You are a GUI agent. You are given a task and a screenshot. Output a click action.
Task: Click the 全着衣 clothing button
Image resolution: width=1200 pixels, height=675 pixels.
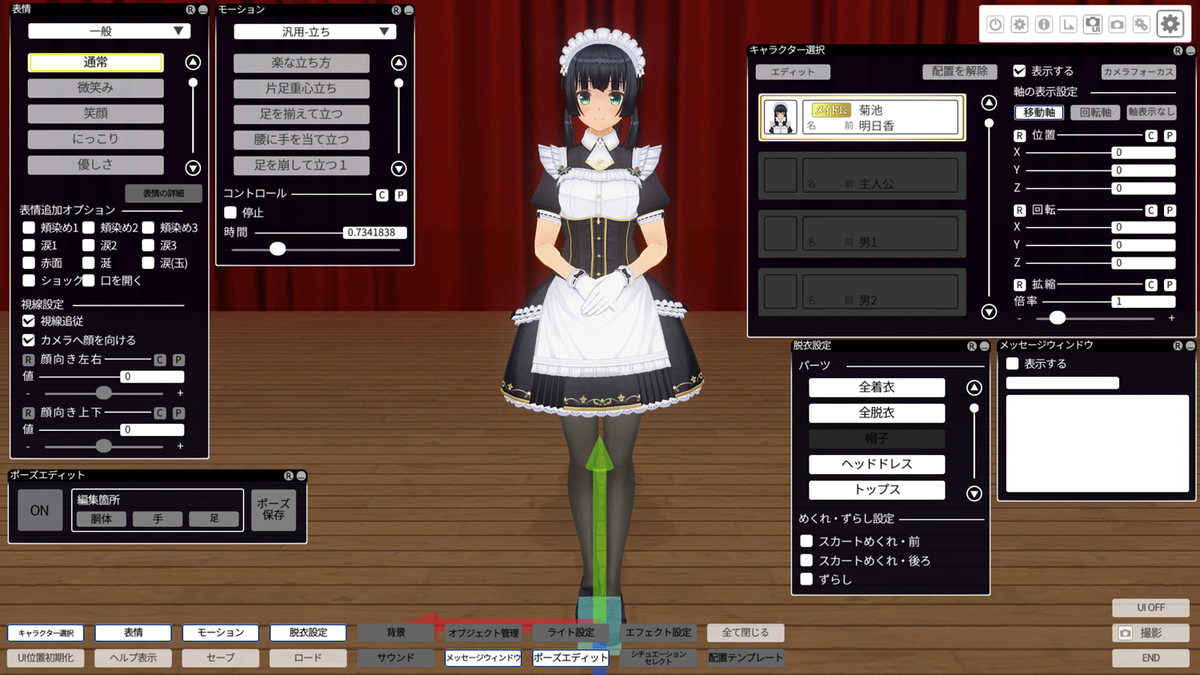[x=876, y=387]
